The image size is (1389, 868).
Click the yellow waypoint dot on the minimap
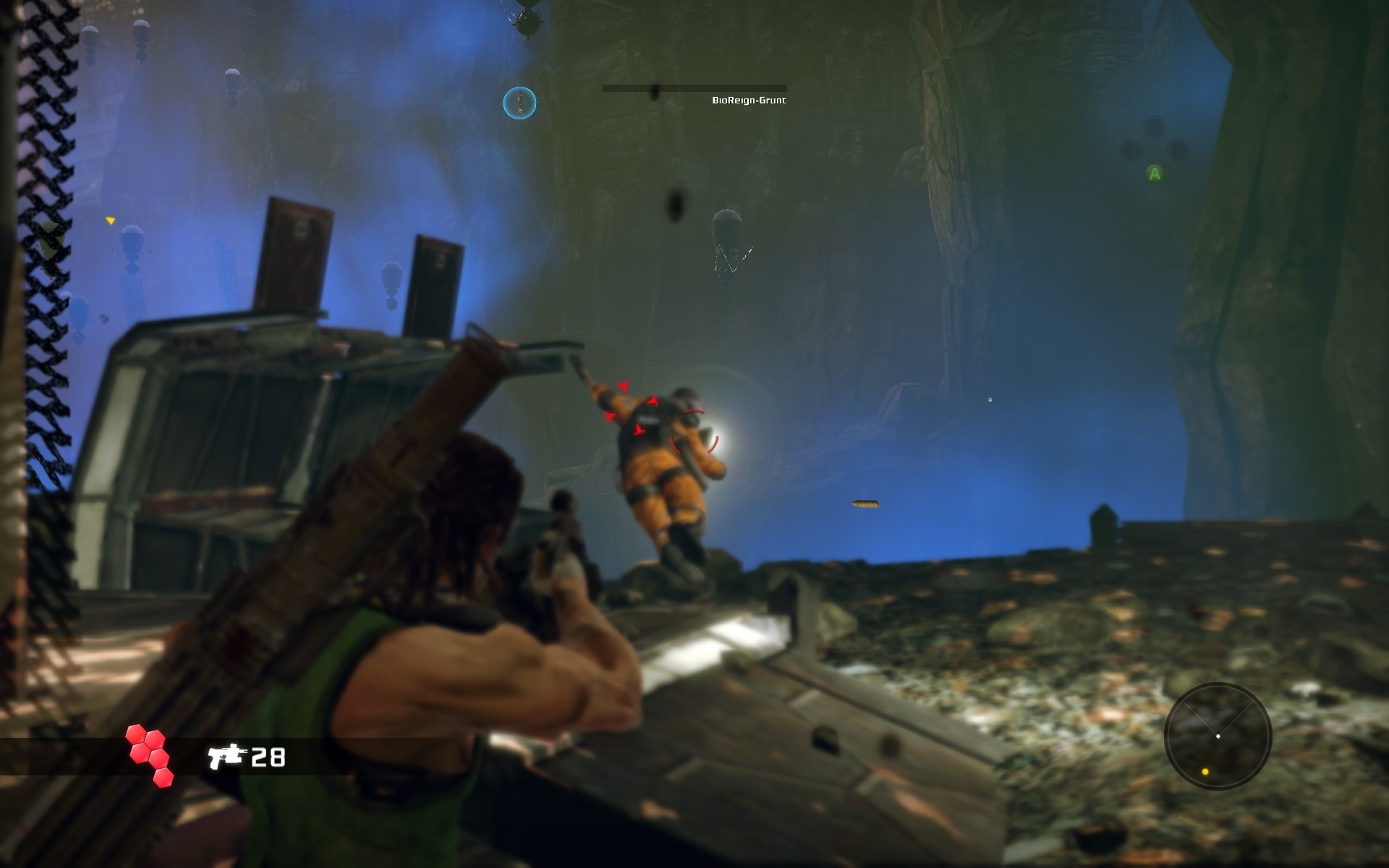pos(1206,773)
